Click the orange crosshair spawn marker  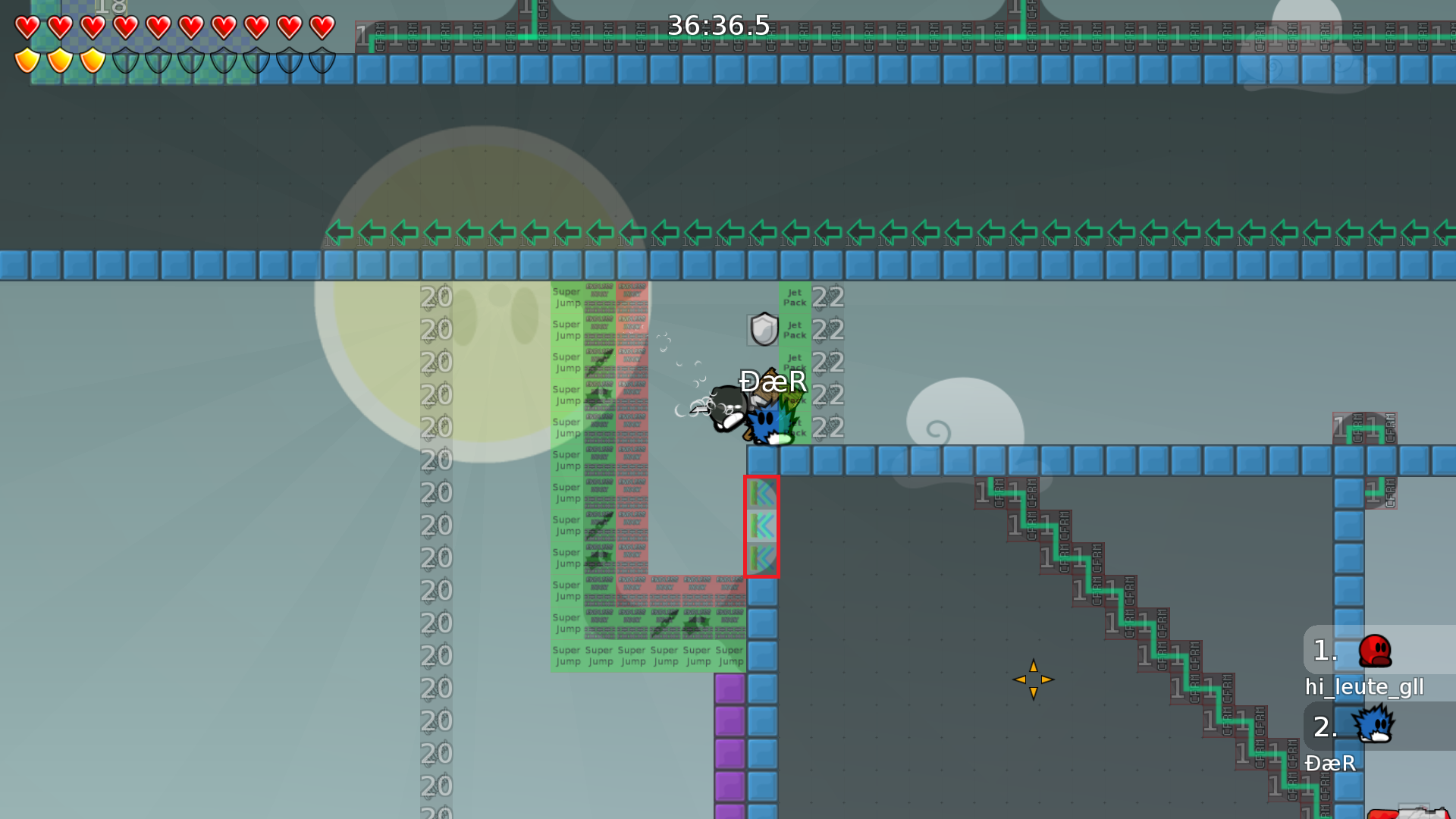(x=1034, y=680)
